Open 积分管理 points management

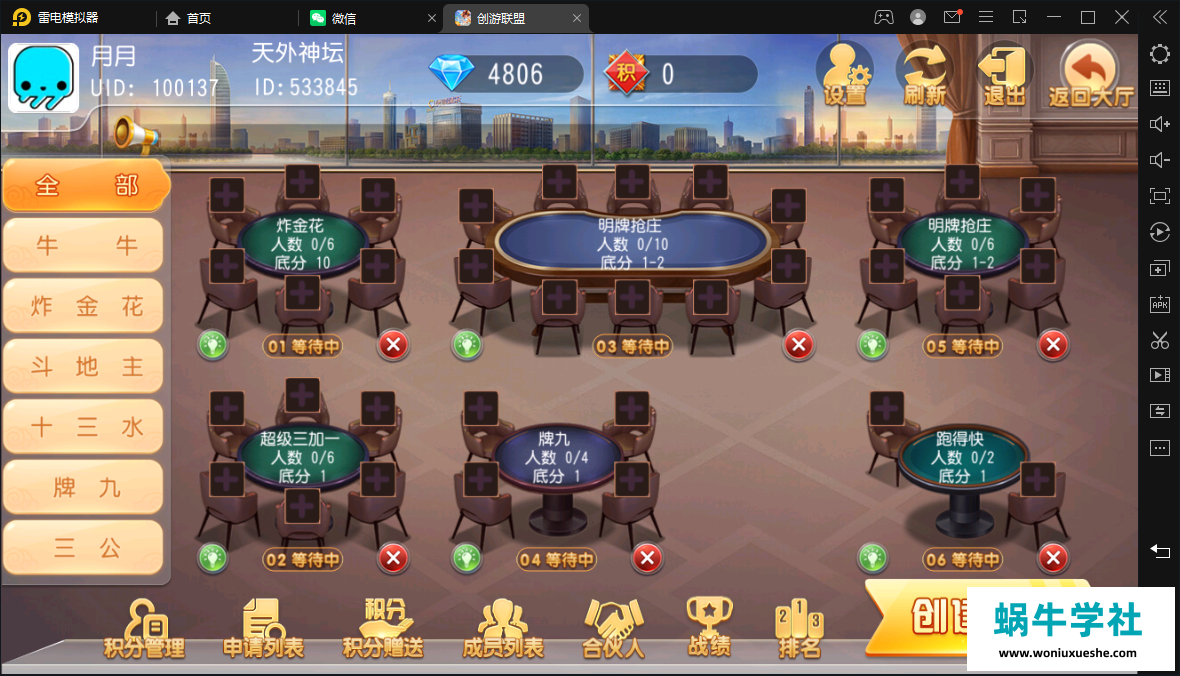point(144,630)
